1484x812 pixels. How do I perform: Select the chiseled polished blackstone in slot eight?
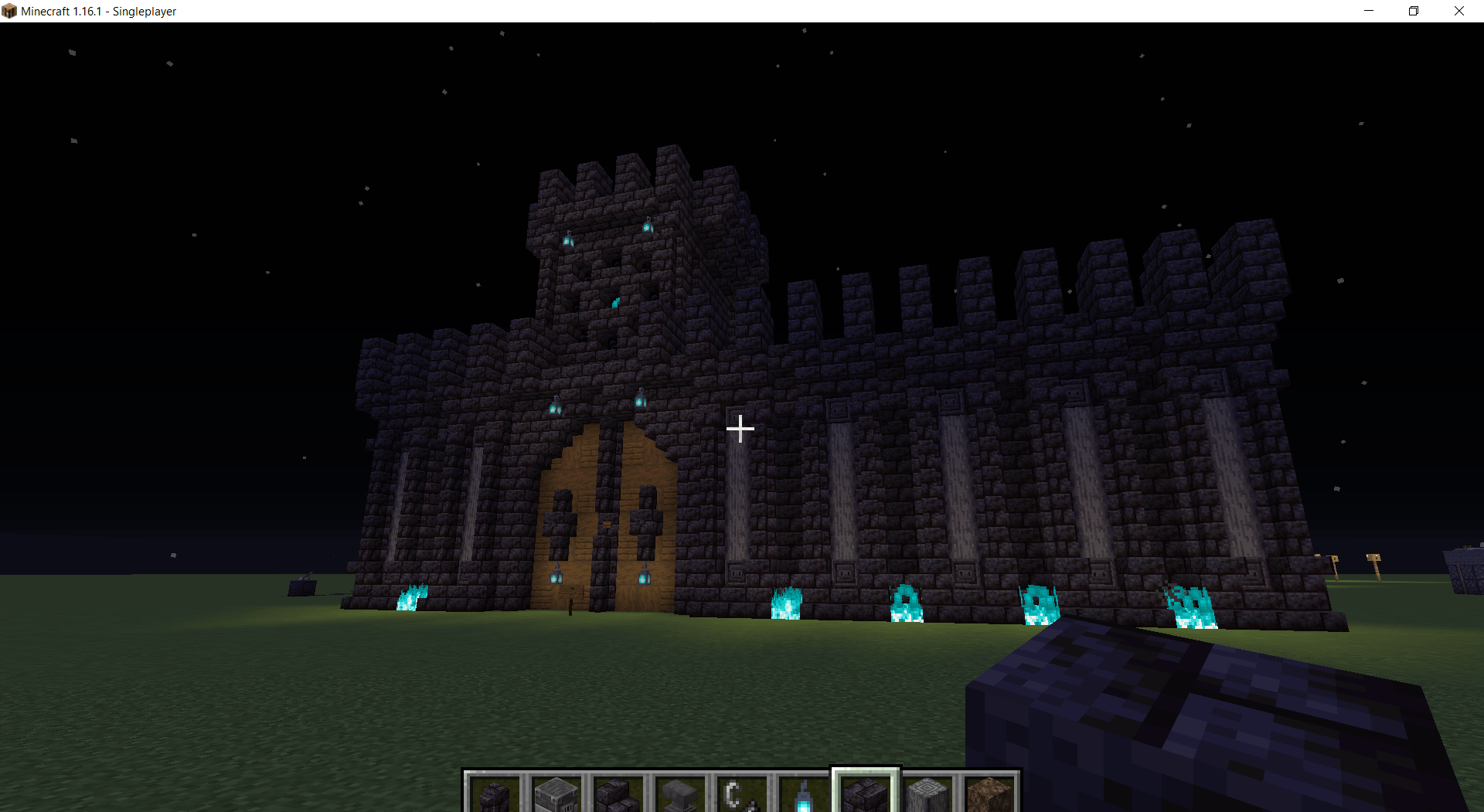tap(927, 792)
